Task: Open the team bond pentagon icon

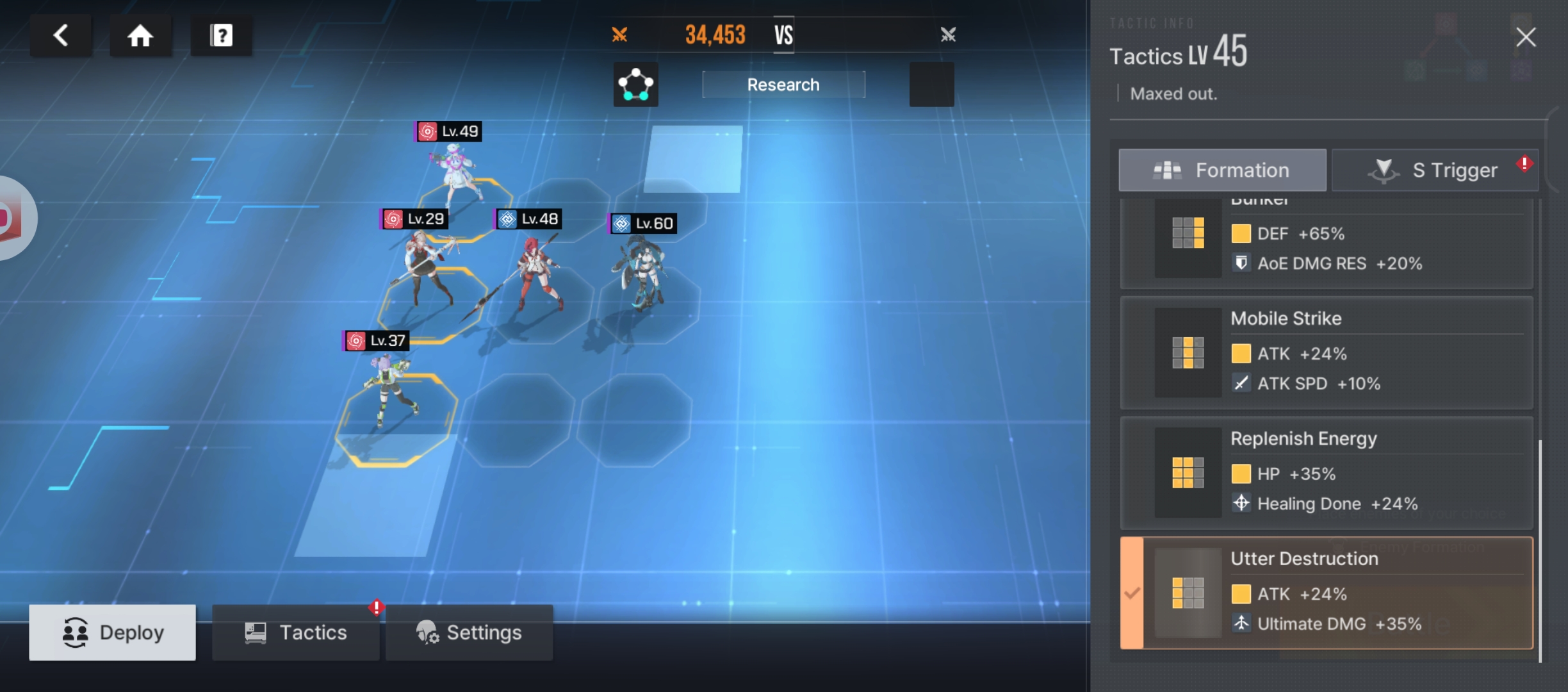Action: (635, 85)
